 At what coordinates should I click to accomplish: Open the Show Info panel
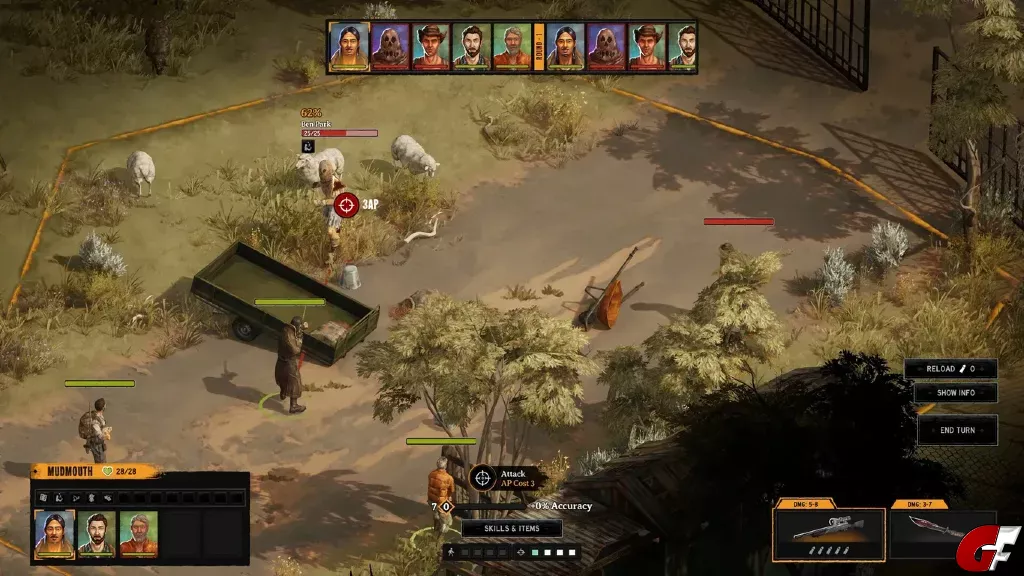click(x=955, y=393)
